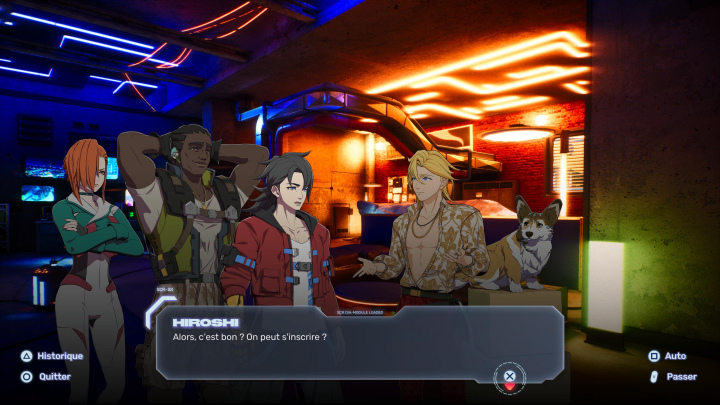Viewport: 720px width, 405px height.
Task: Skip the dialogue with Passer
Action: pos(671,377)
